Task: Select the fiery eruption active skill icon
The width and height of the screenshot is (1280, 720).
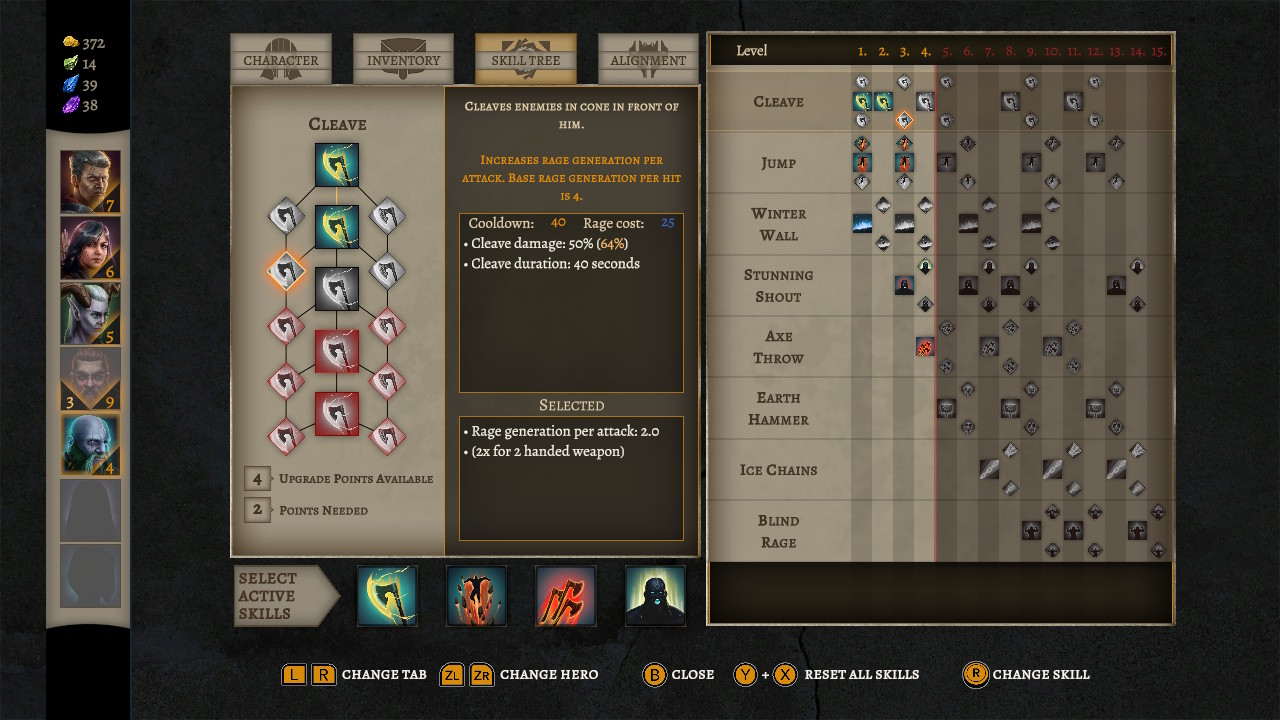Action: [x=476, y=595]
